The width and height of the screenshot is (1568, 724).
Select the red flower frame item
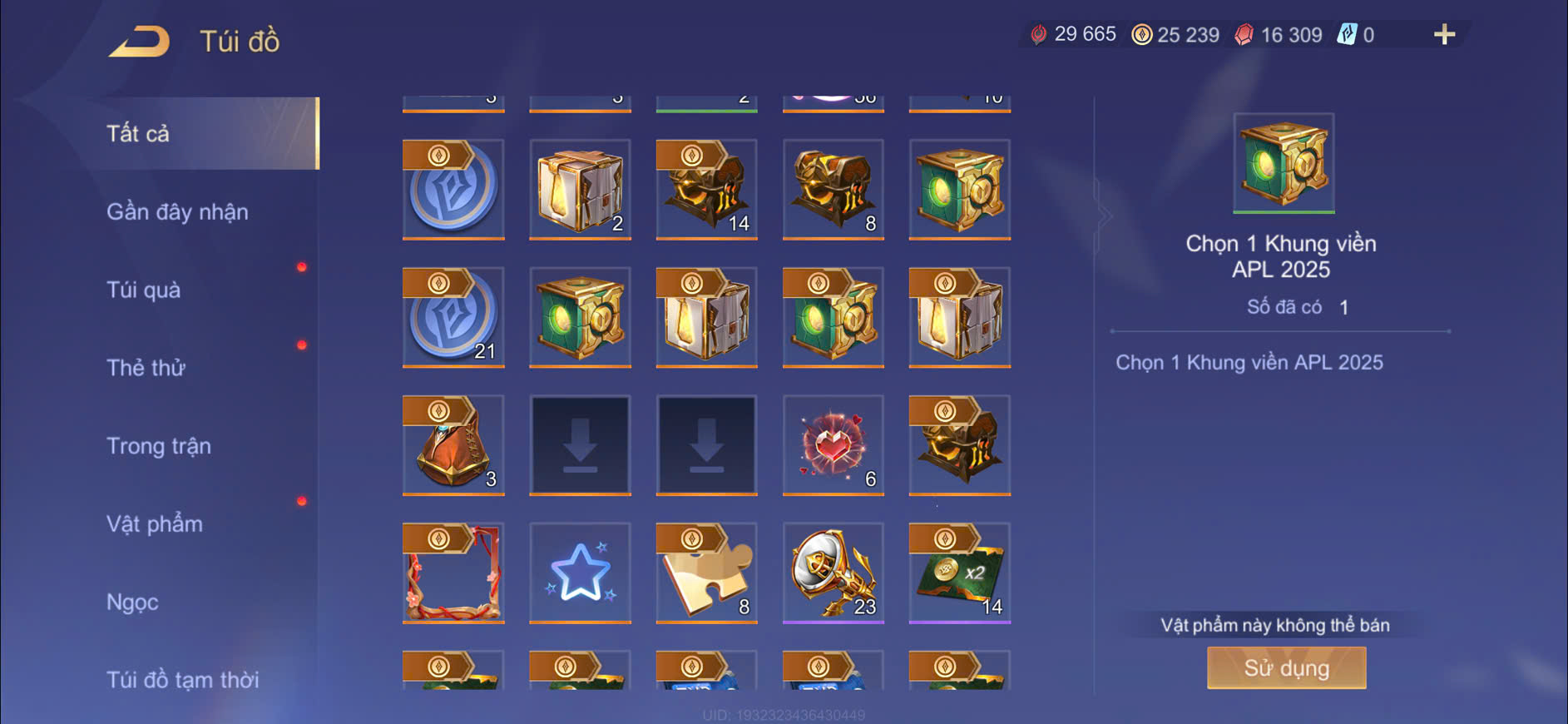(453, 573)
